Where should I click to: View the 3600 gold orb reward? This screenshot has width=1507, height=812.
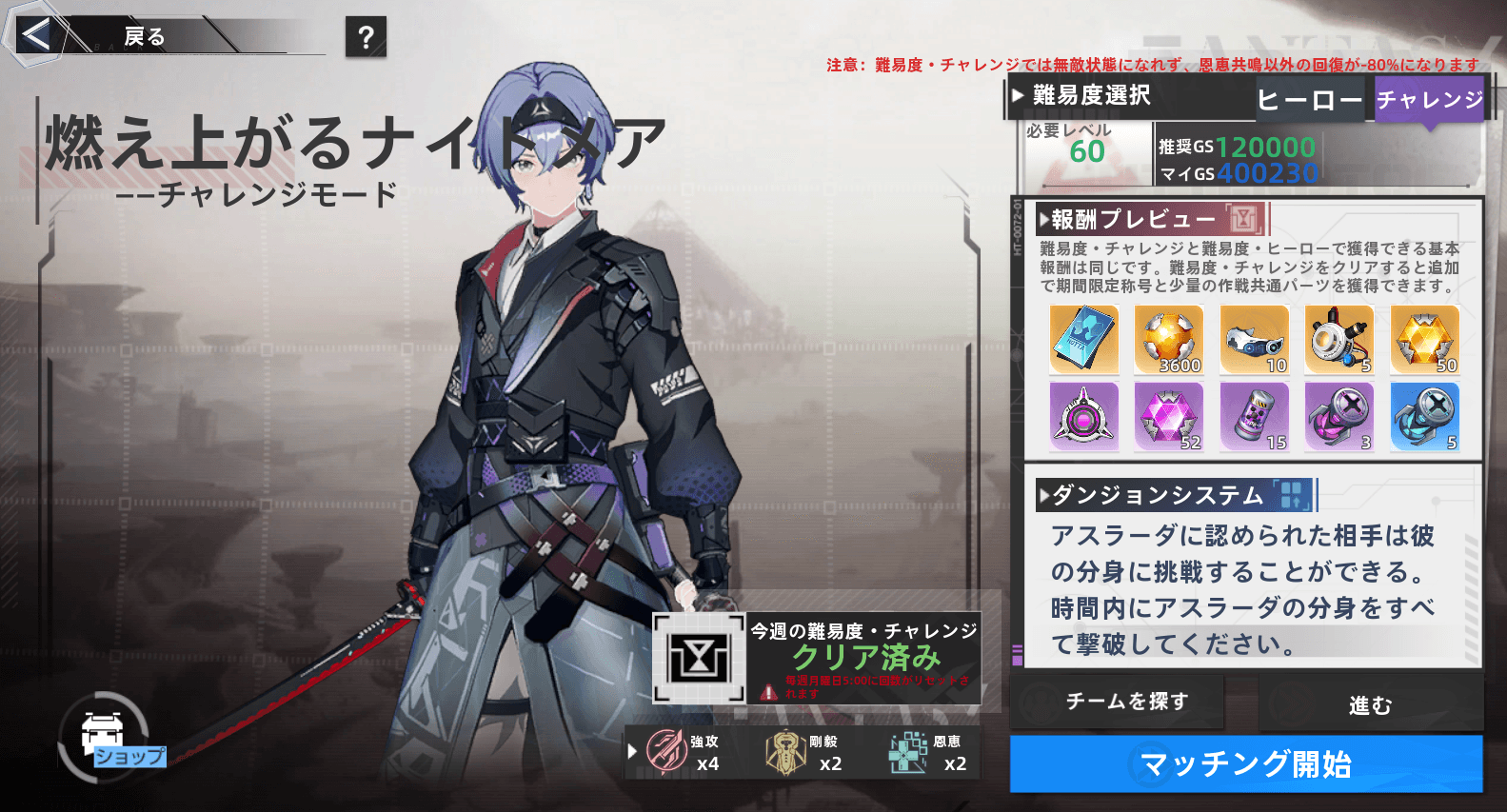tap(1169, 340)
